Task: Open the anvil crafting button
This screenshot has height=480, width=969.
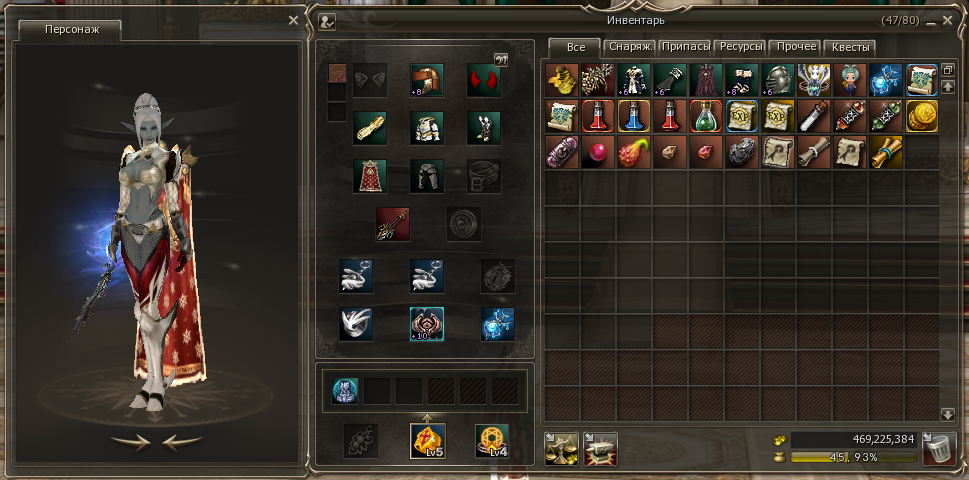Action: pyautogui.click(x=600, y=448)
